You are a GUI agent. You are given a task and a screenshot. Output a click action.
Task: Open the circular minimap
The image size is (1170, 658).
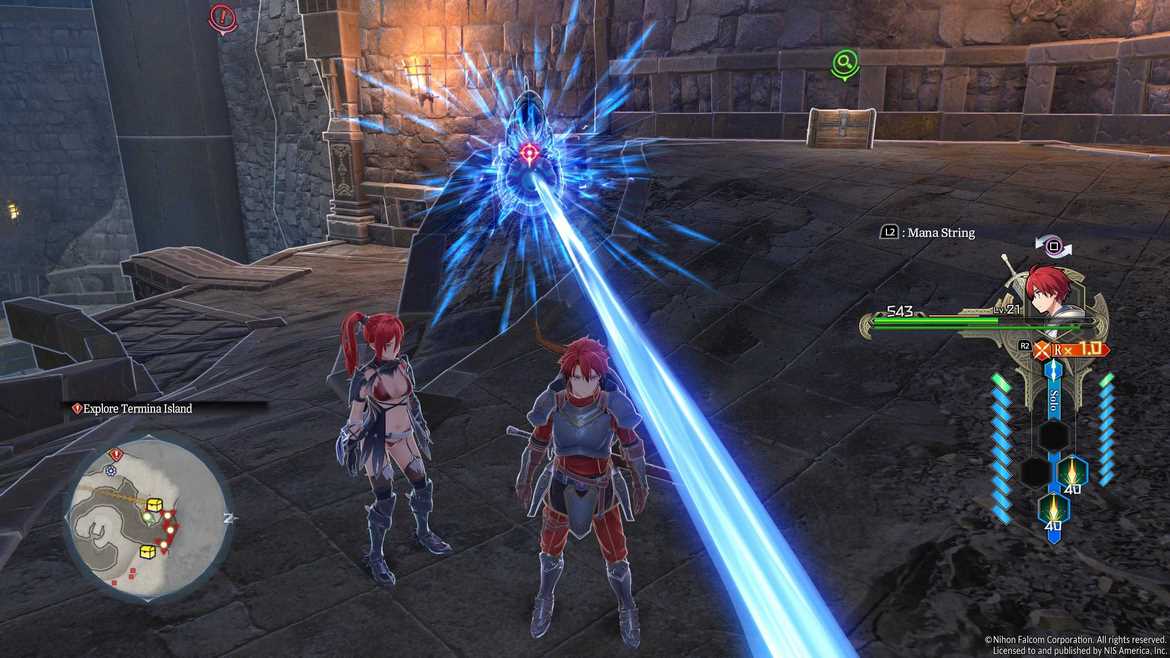[x=147, y=520]
